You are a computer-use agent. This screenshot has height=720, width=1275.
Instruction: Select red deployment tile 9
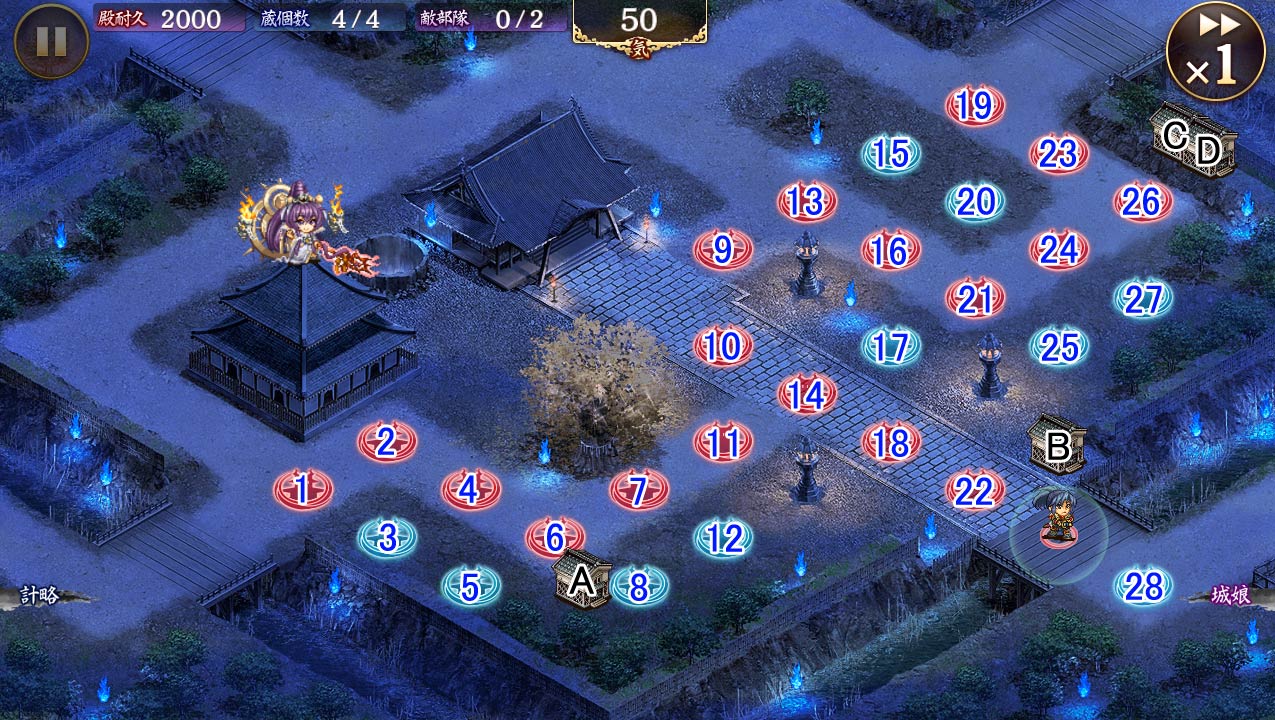(x=722, y=250)
